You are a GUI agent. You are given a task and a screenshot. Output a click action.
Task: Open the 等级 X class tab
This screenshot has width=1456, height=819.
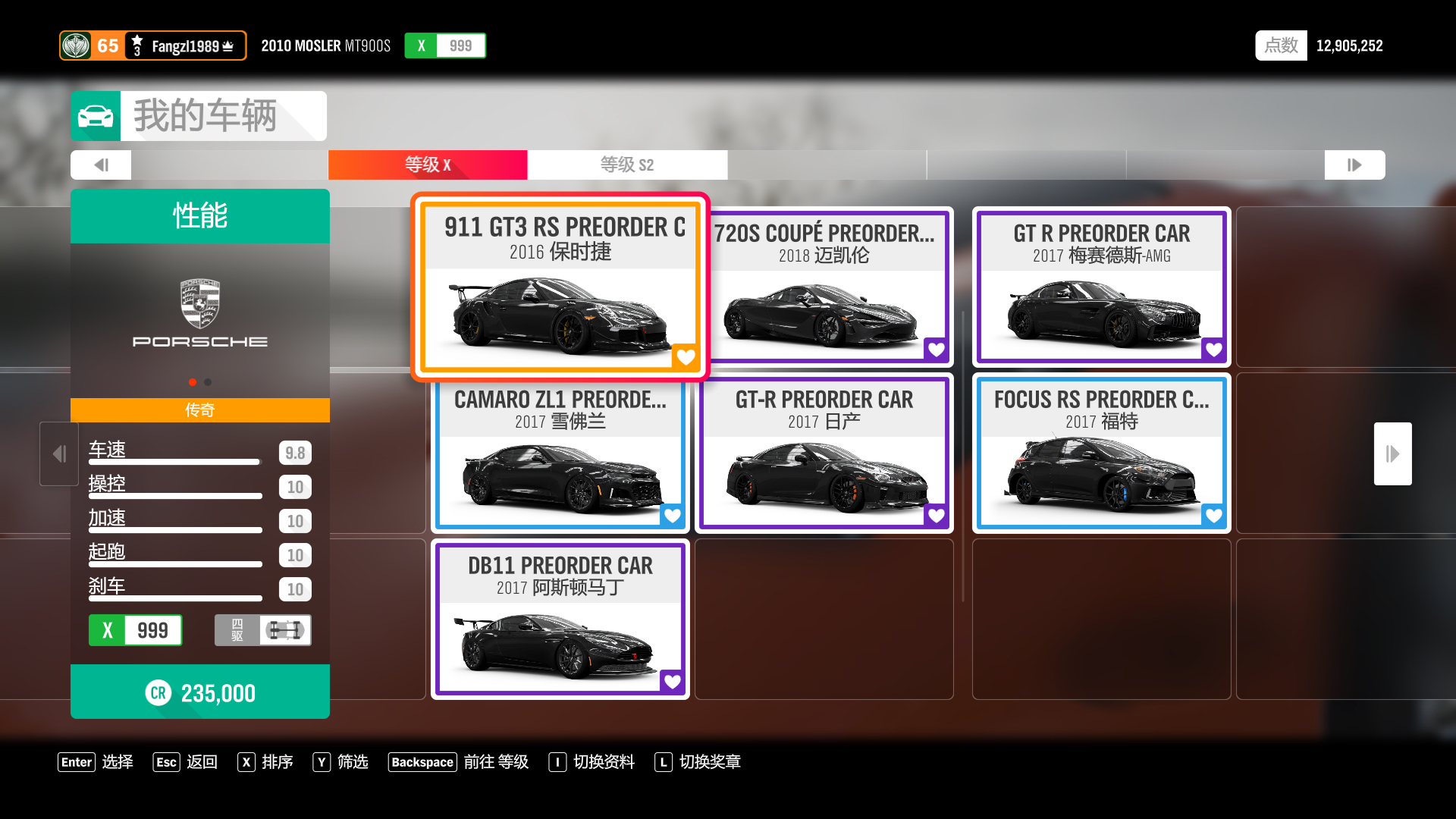point(428,165)
